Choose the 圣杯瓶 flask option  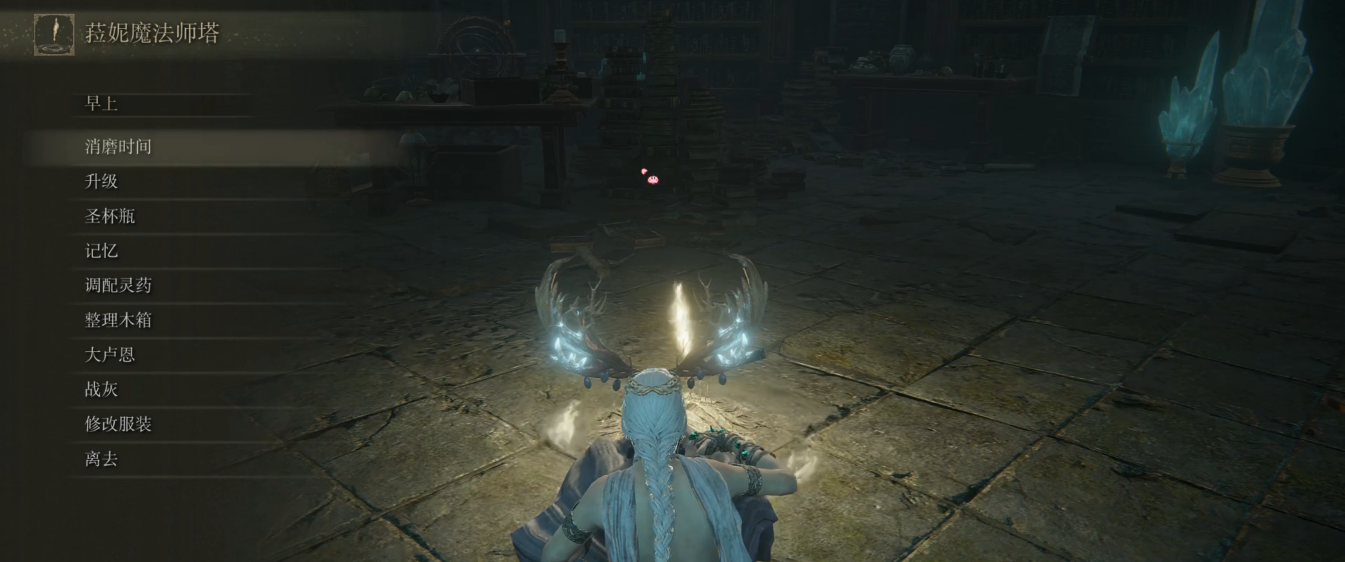(x=110, y=216)
